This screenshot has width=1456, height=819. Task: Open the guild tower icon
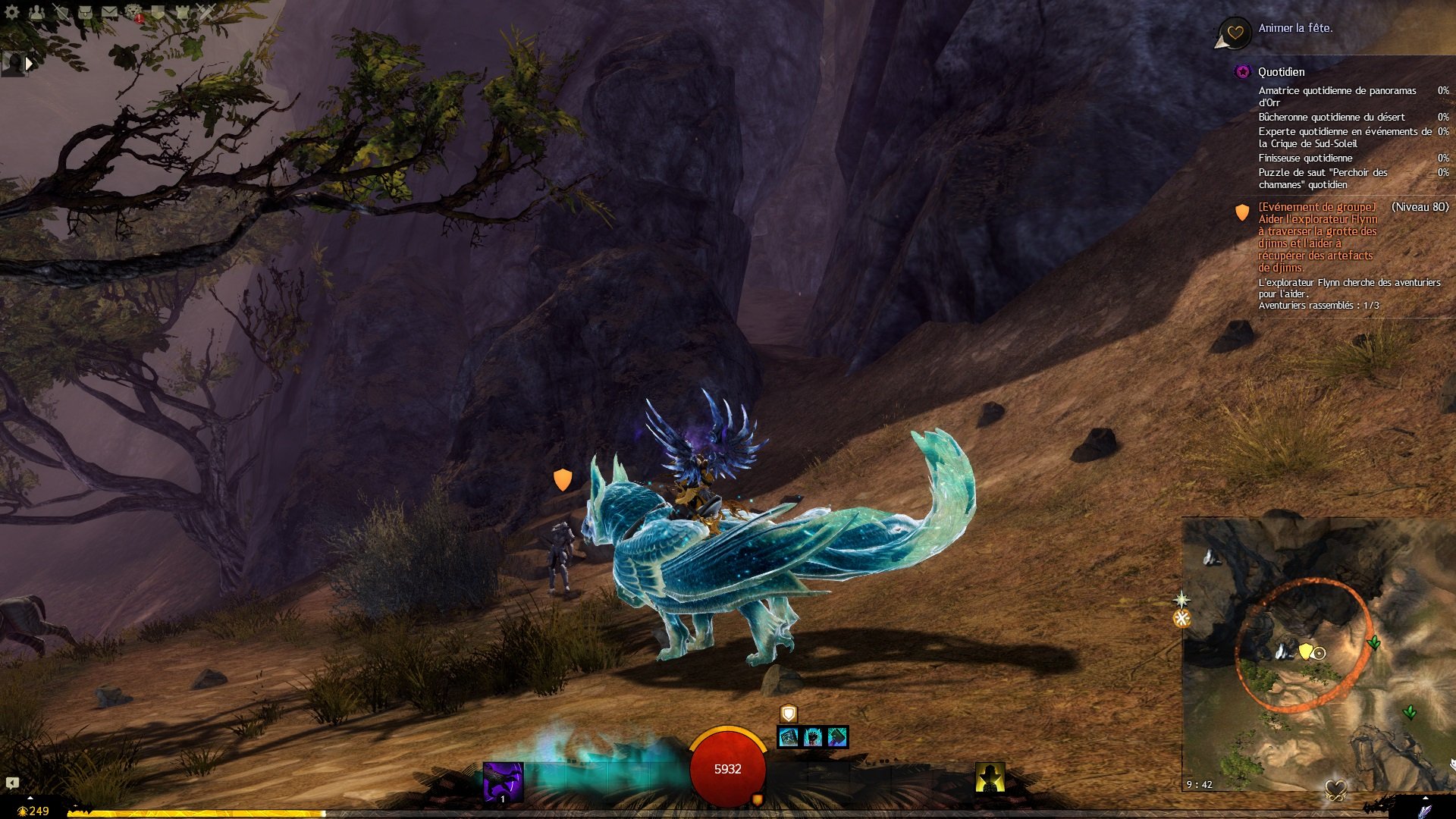tap(183, 11)
